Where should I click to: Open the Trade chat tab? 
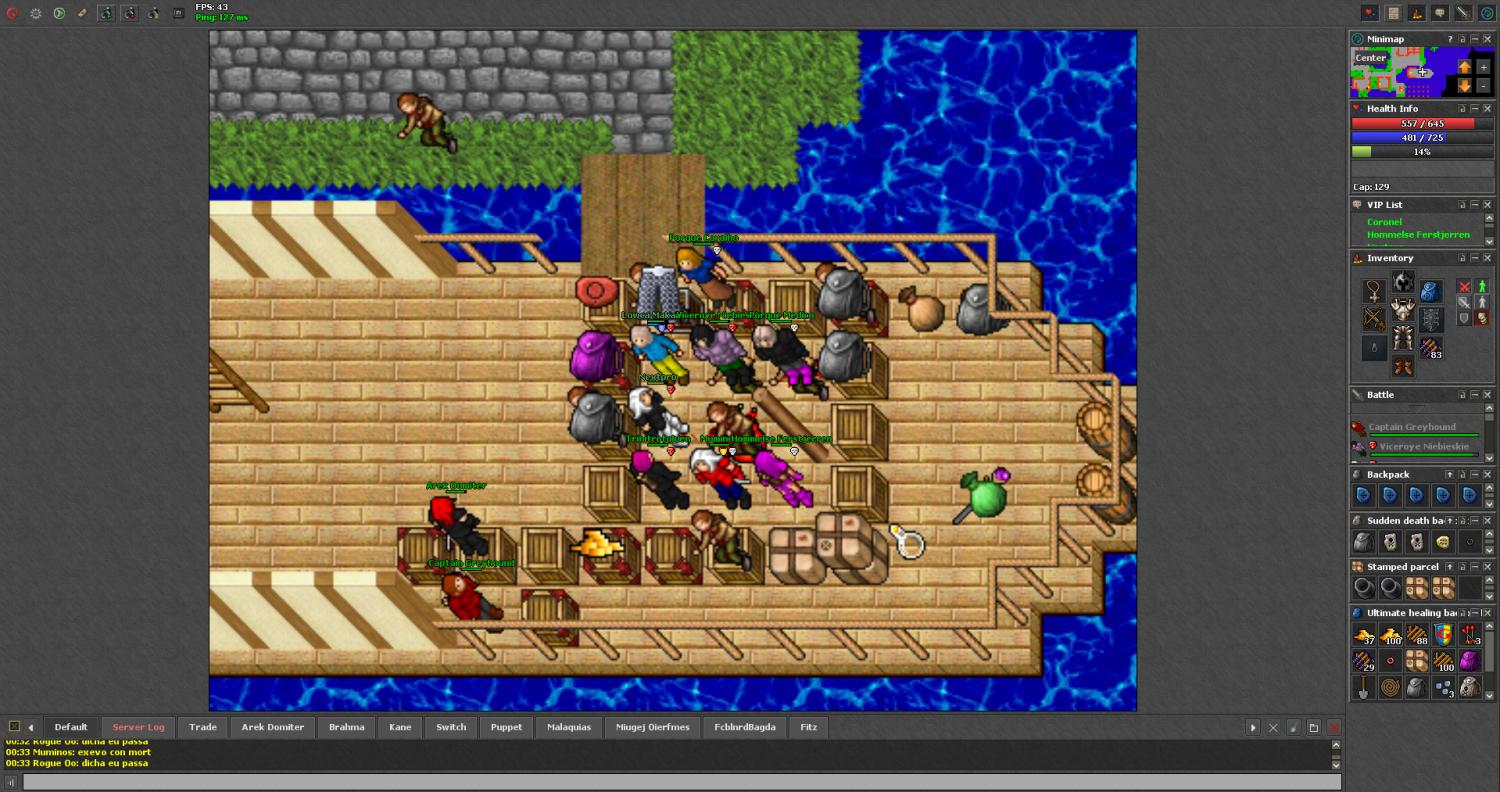point(203,727)
